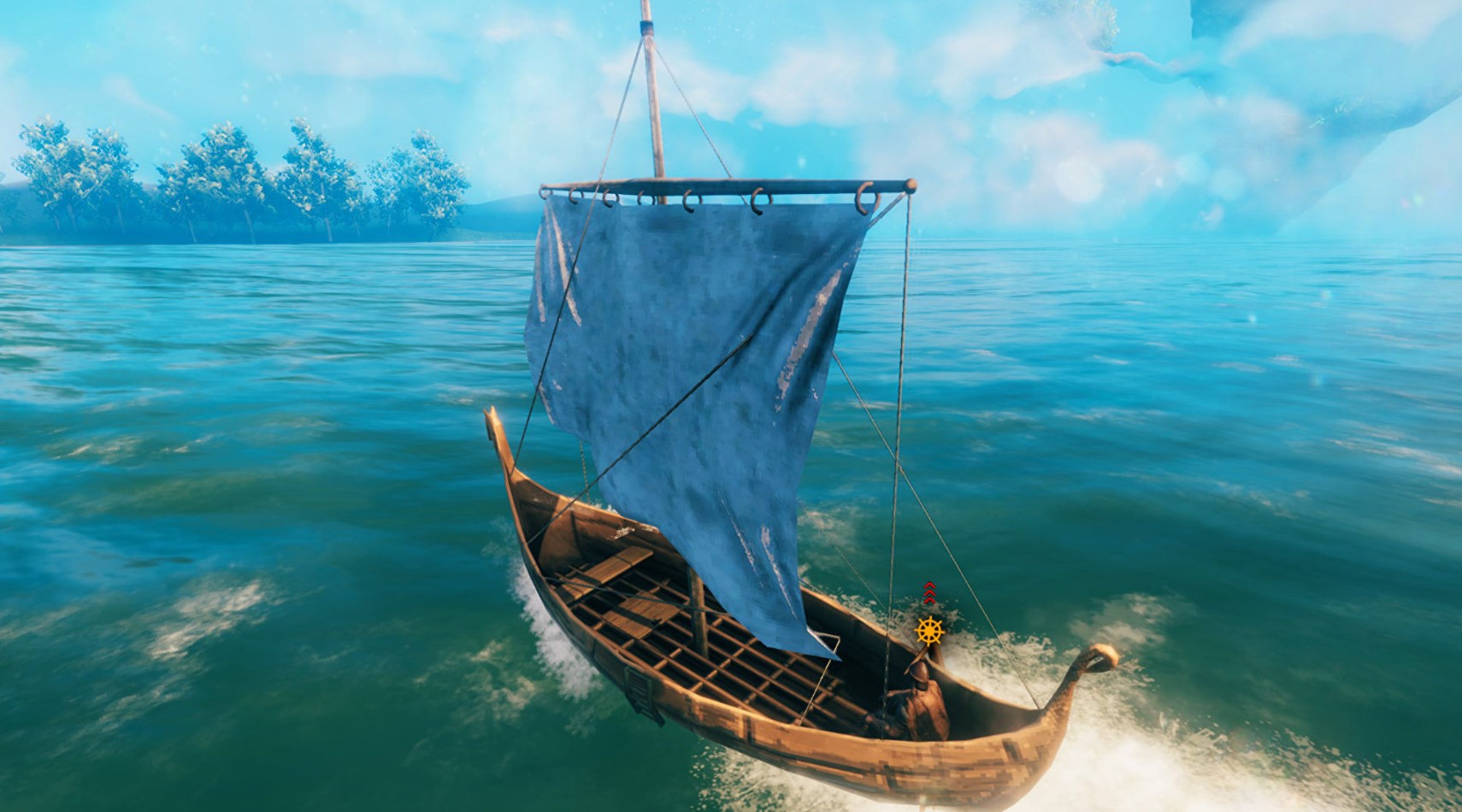The image size is (1462, 812).
Task: Select the top red speed chevron
Action: tap(928, 584)
